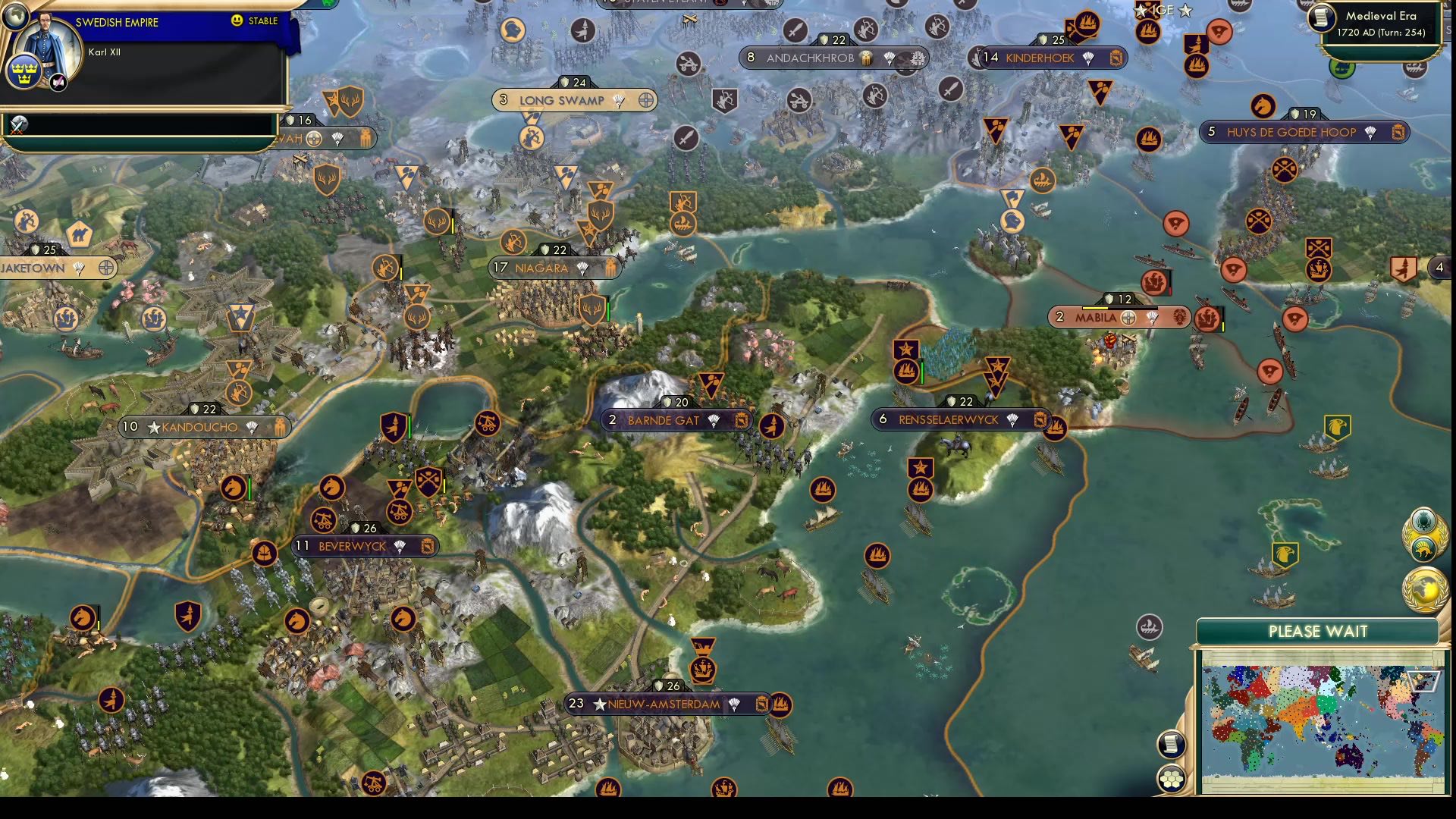
Task: Click the smiley STABLE happiness indicator
Action: click(x=236, y=21)
